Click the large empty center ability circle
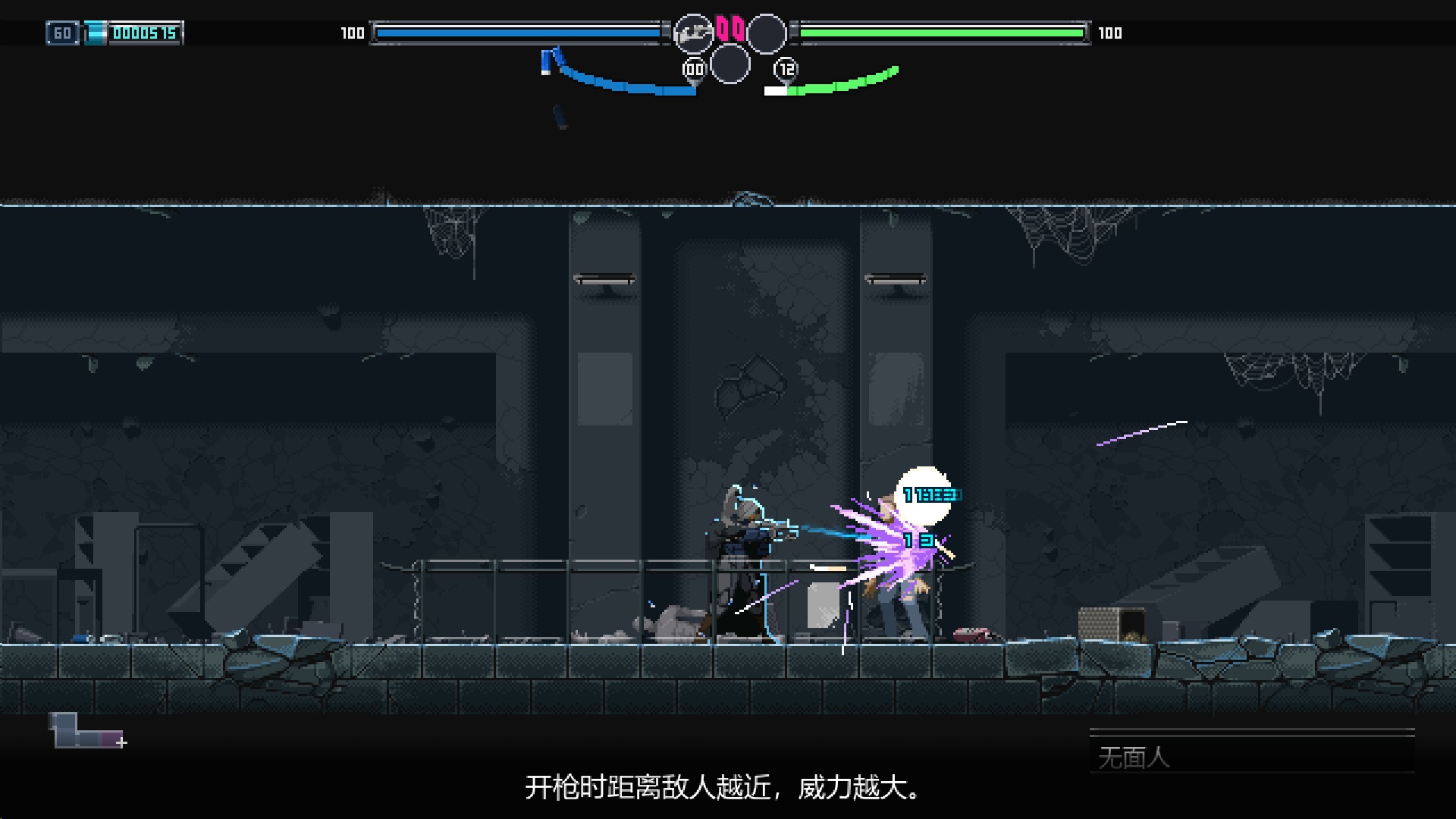Image resolution: width=1456 pixels, height=819 pixels. point(729,64)
